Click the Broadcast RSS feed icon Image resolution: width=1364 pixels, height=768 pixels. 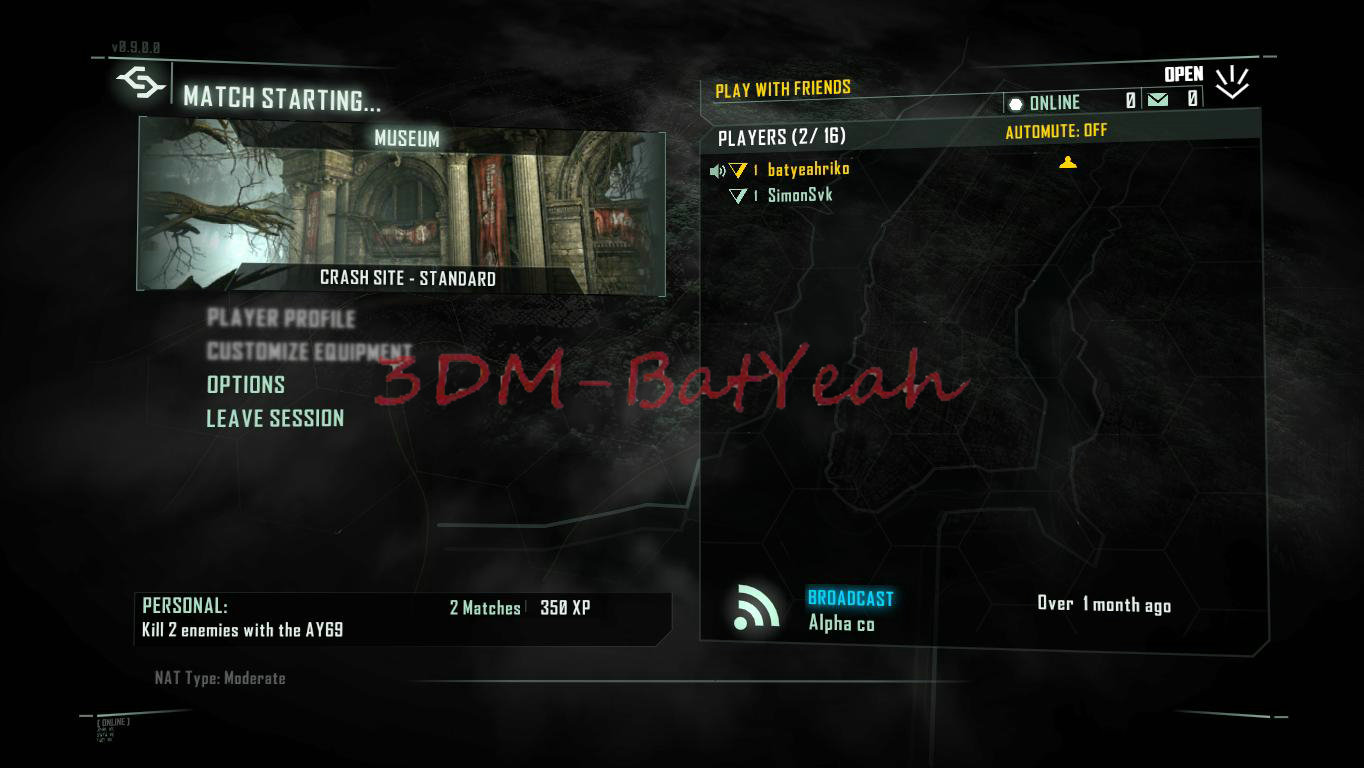pos(757,607)
